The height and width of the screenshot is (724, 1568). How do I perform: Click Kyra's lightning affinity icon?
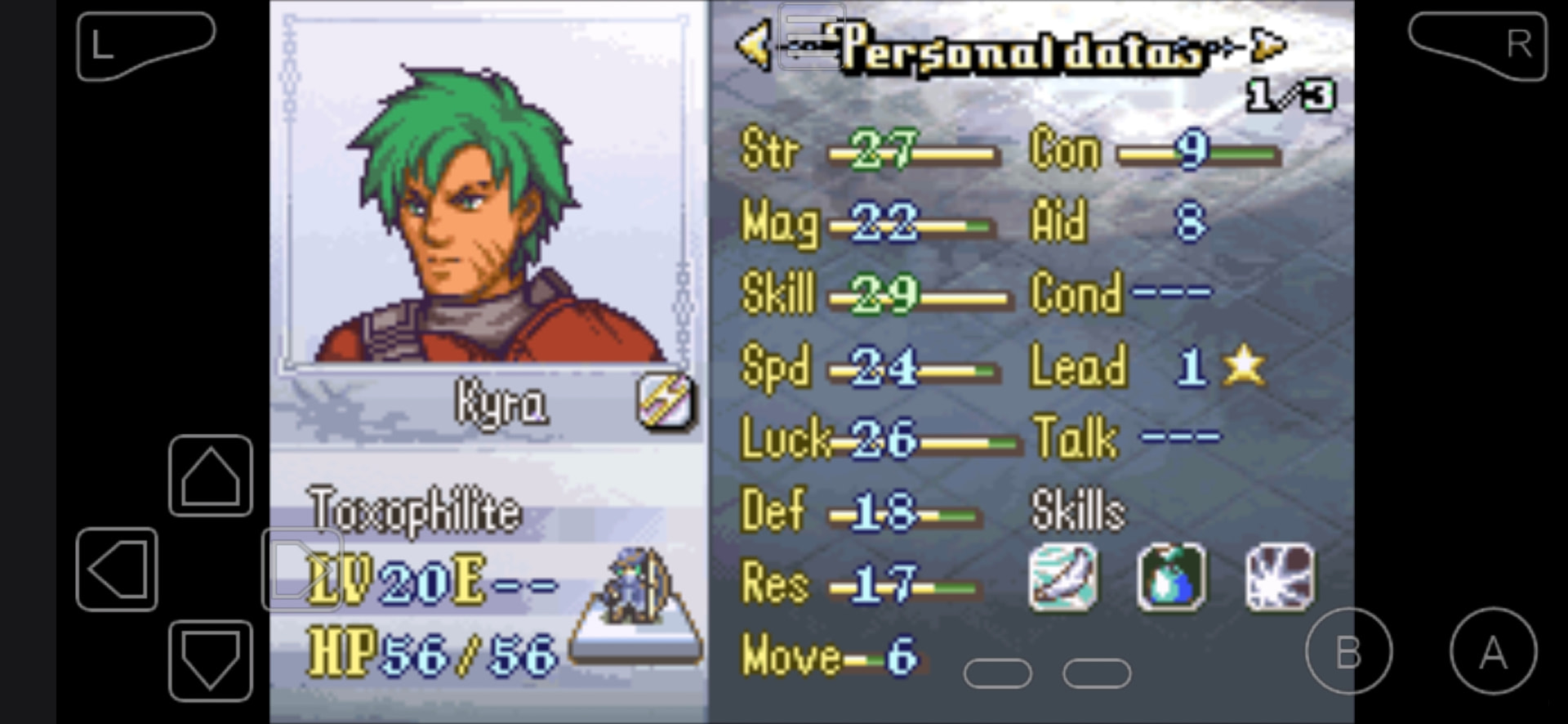tap(666, 402)
